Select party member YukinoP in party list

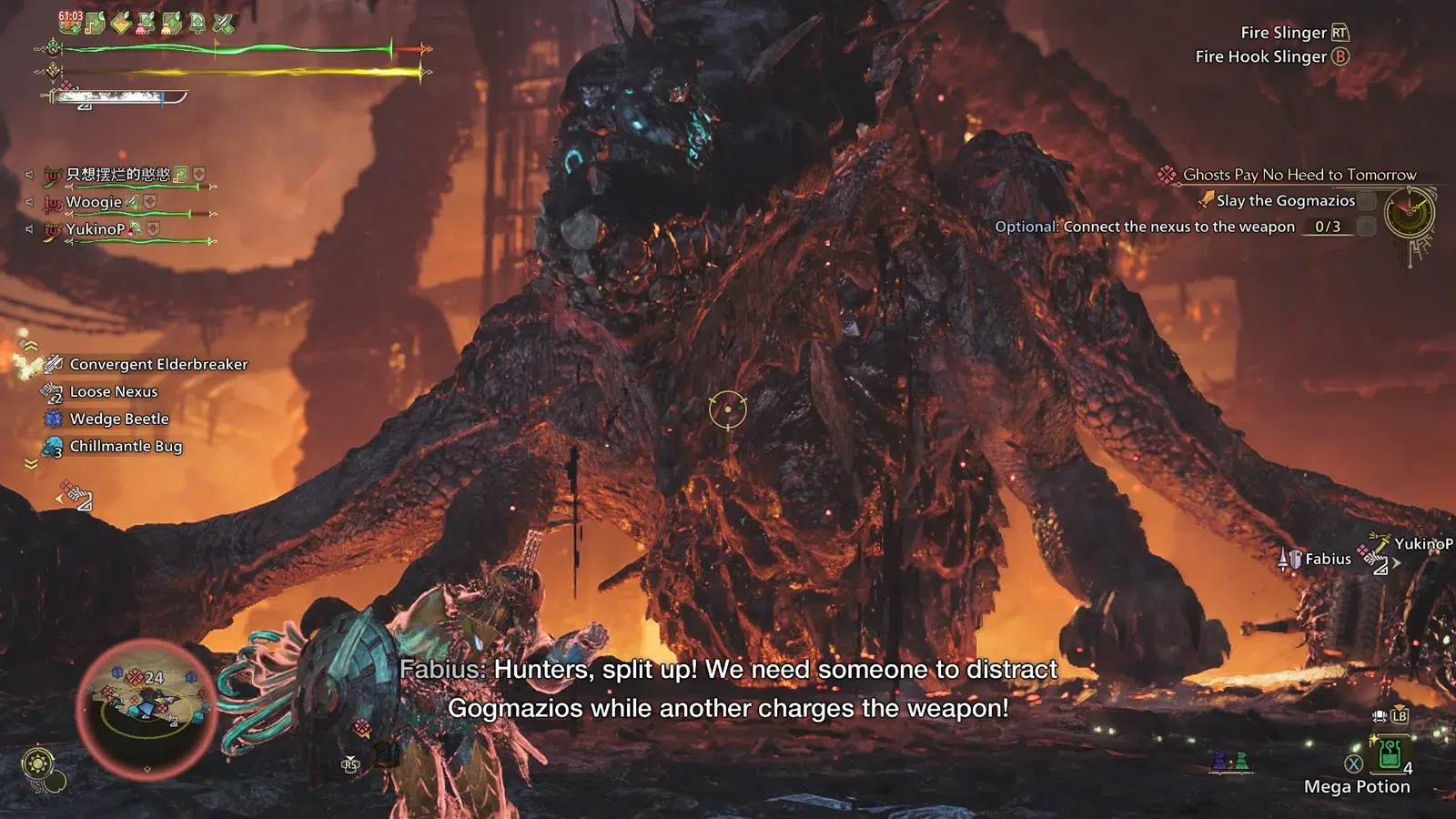point(95,229)
